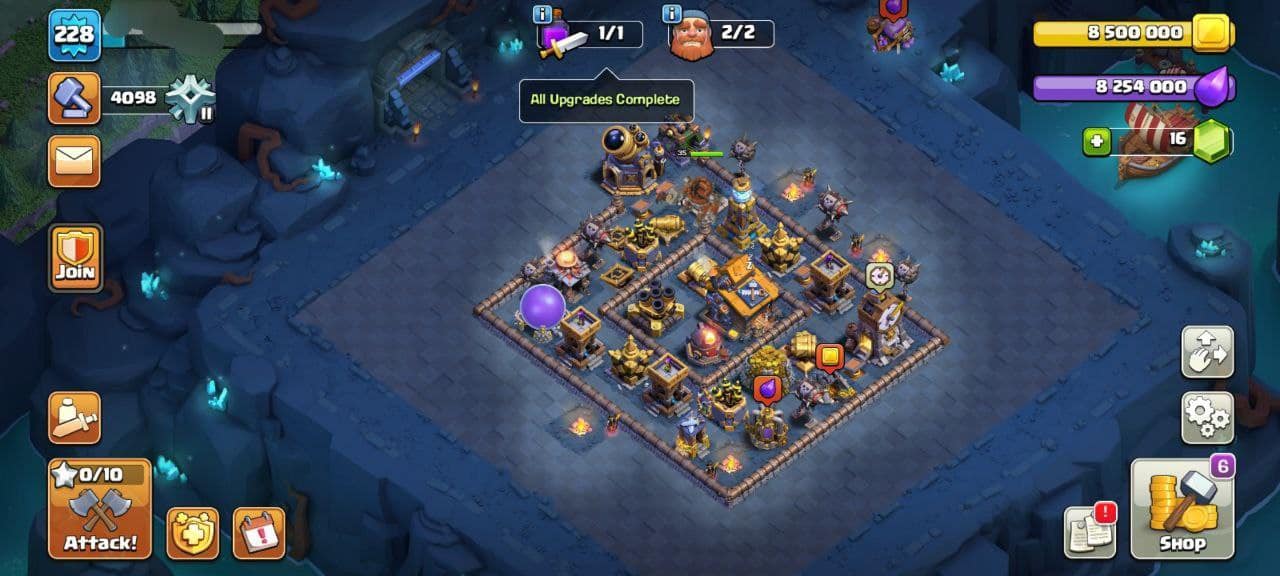1280x576 pixels.
Task: Open the mail envelope inbox
Action: tap(75, 161)
